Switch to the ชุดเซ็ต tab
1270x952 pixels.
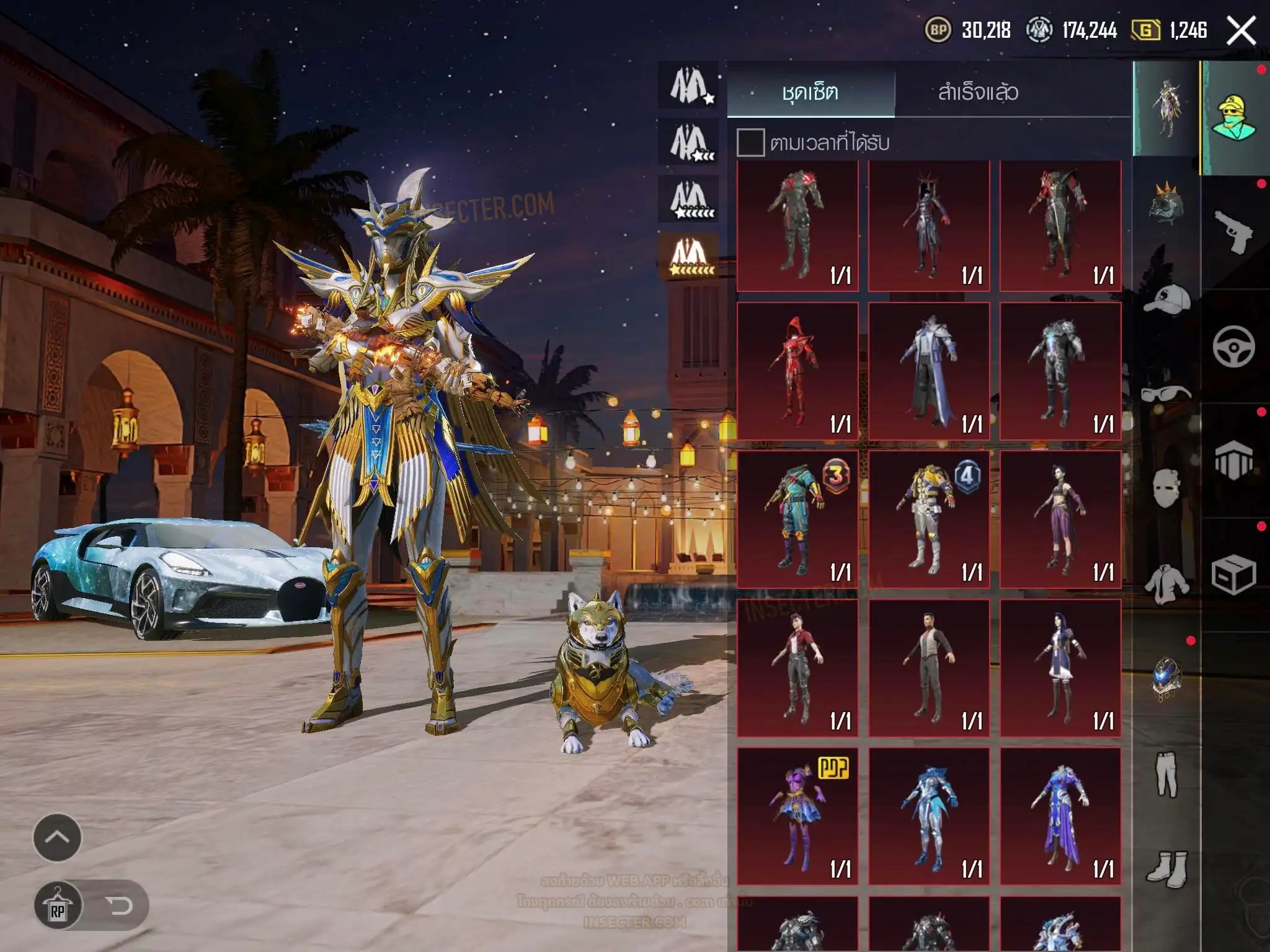[x=810, y=92]
